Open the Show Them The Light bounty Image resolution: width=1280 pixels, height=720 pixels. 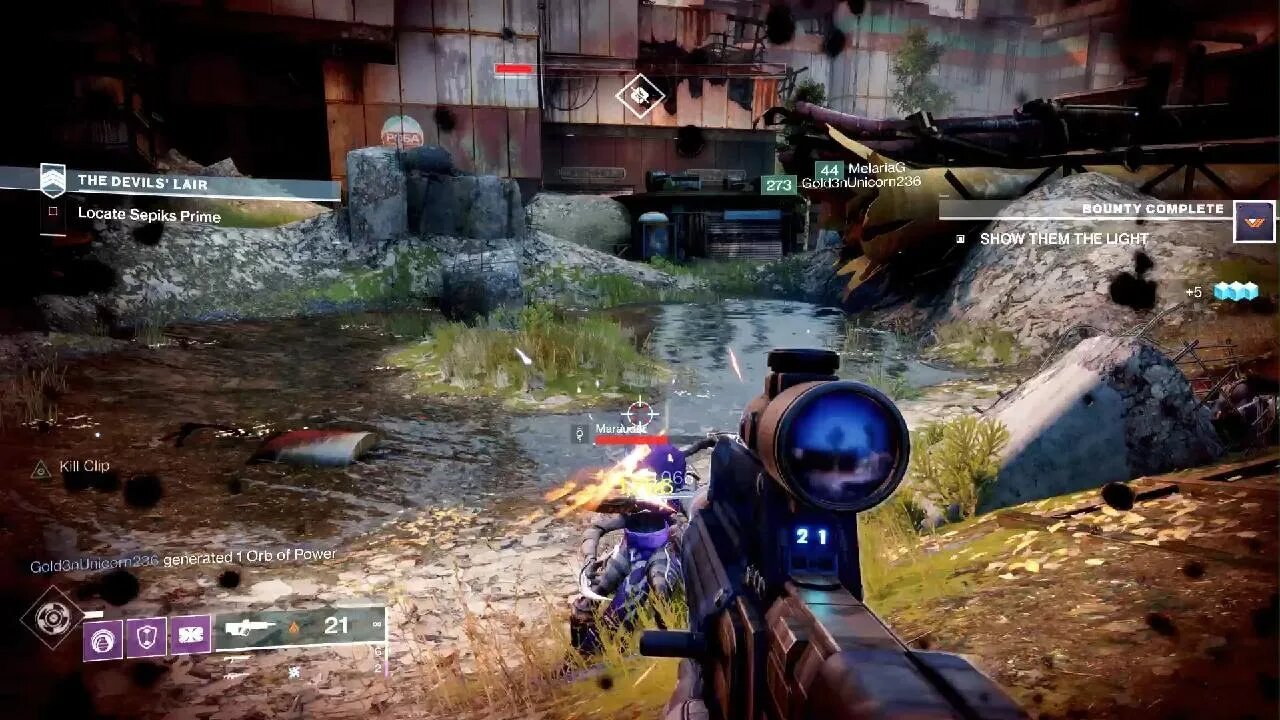click(1064, 239)
